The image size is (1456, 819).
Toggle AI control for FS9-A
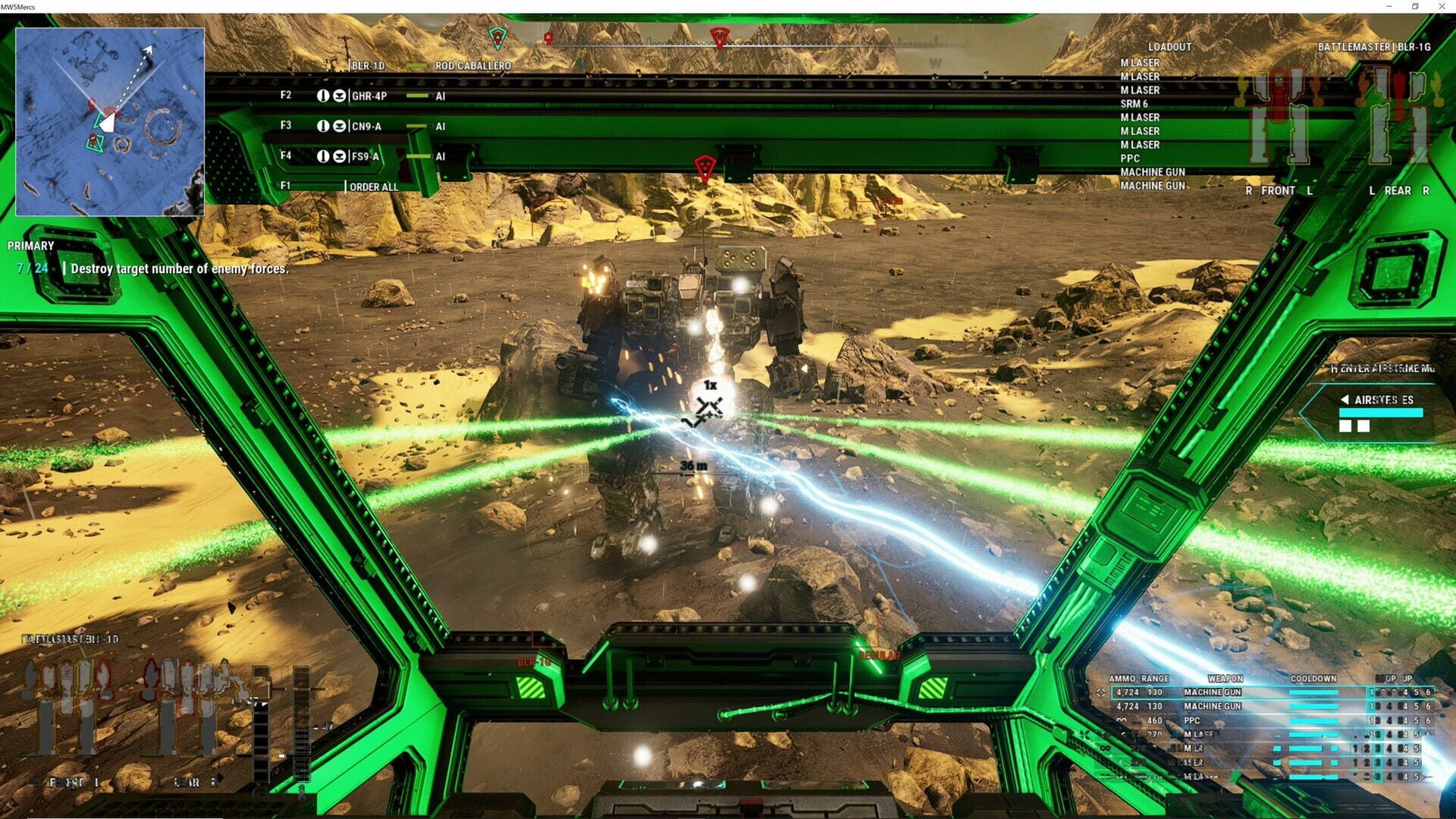coord(441,156)
